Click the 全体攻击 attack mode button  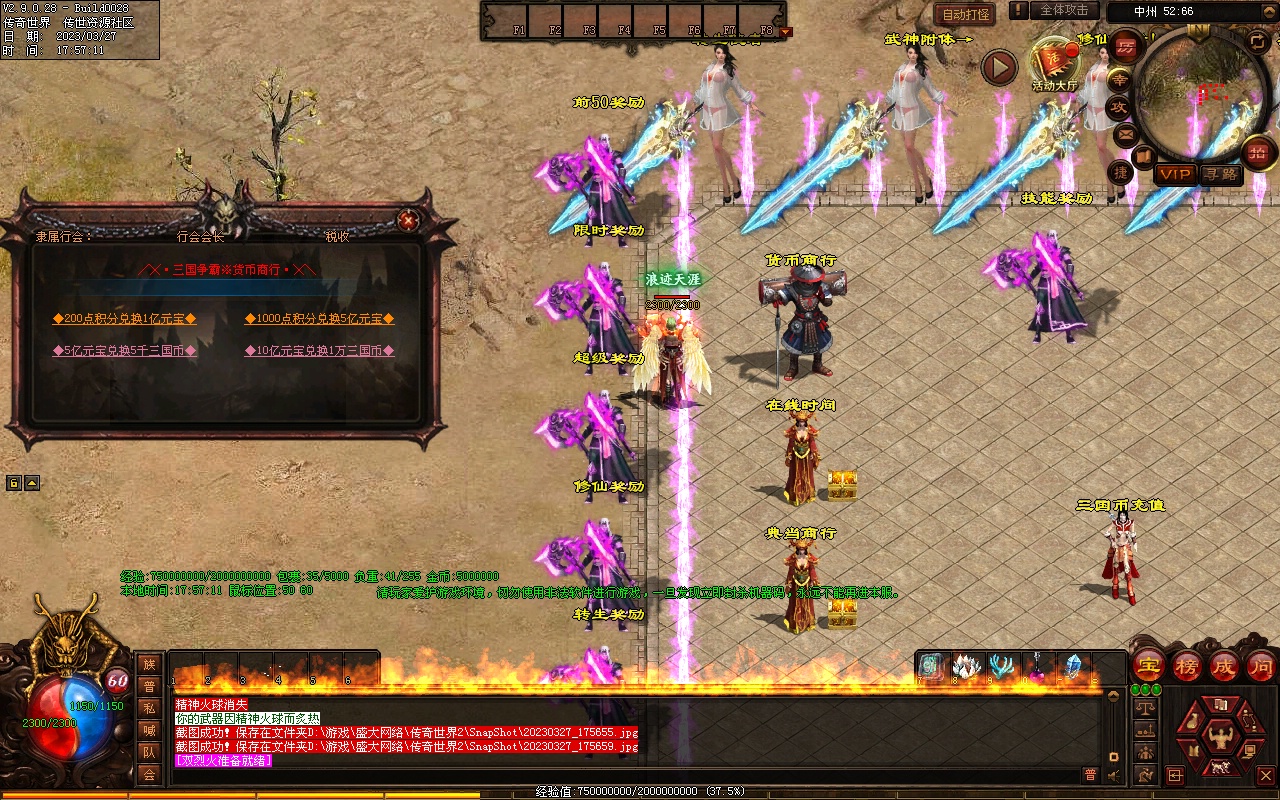[x=1064, y=10]
